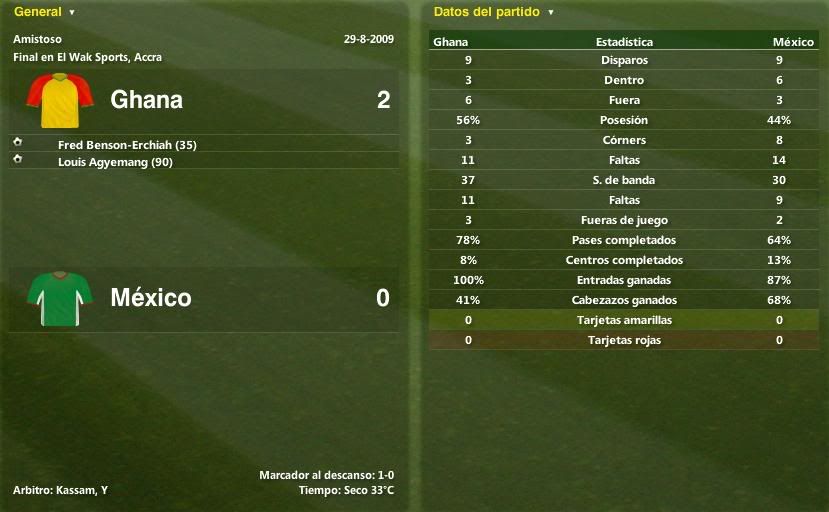Select the México team name

[151, 298]
